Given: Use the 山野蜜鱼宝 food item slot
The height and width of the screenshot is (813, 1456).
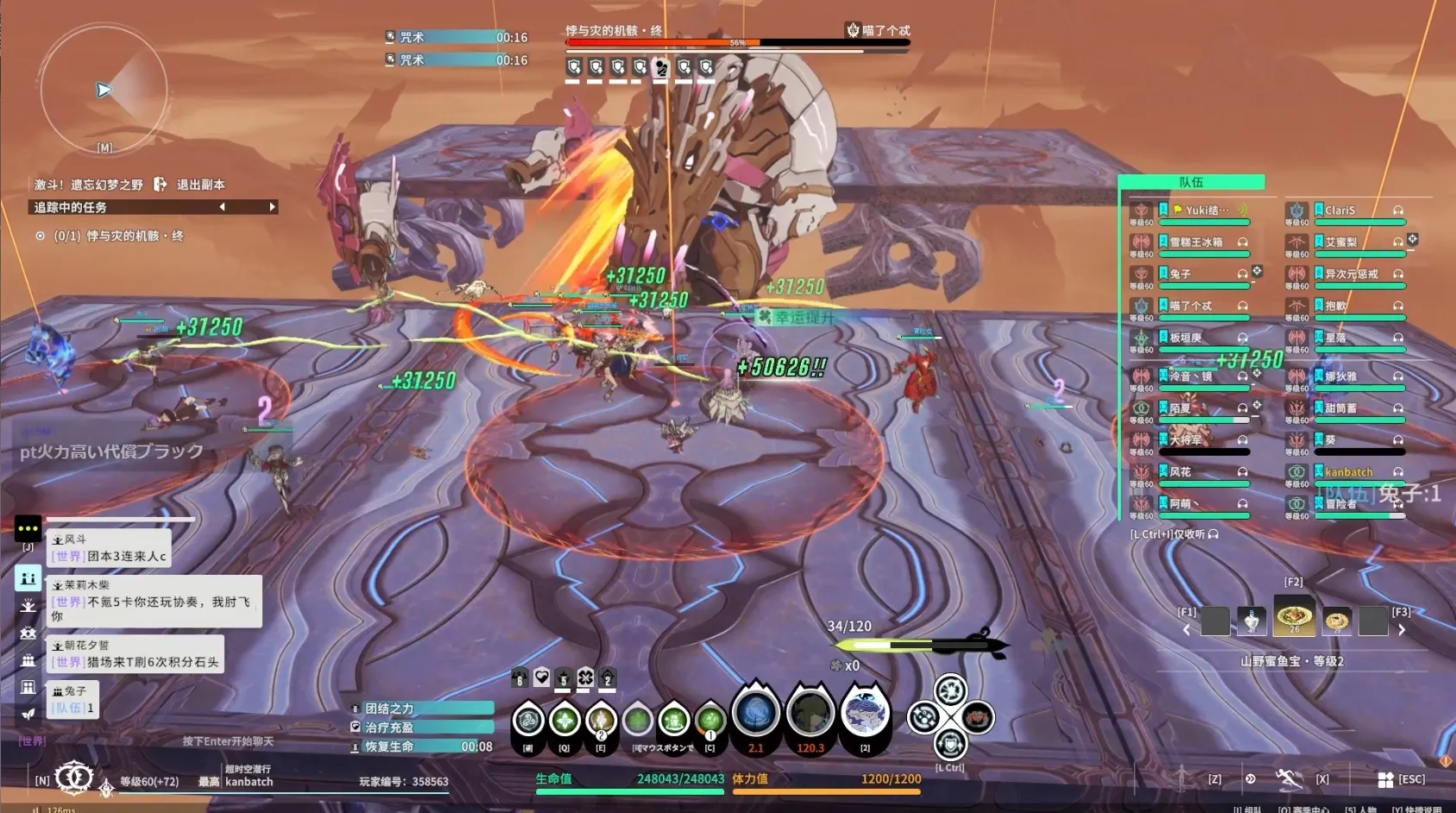Looking at the screenshot, I should pos(1295,617).
